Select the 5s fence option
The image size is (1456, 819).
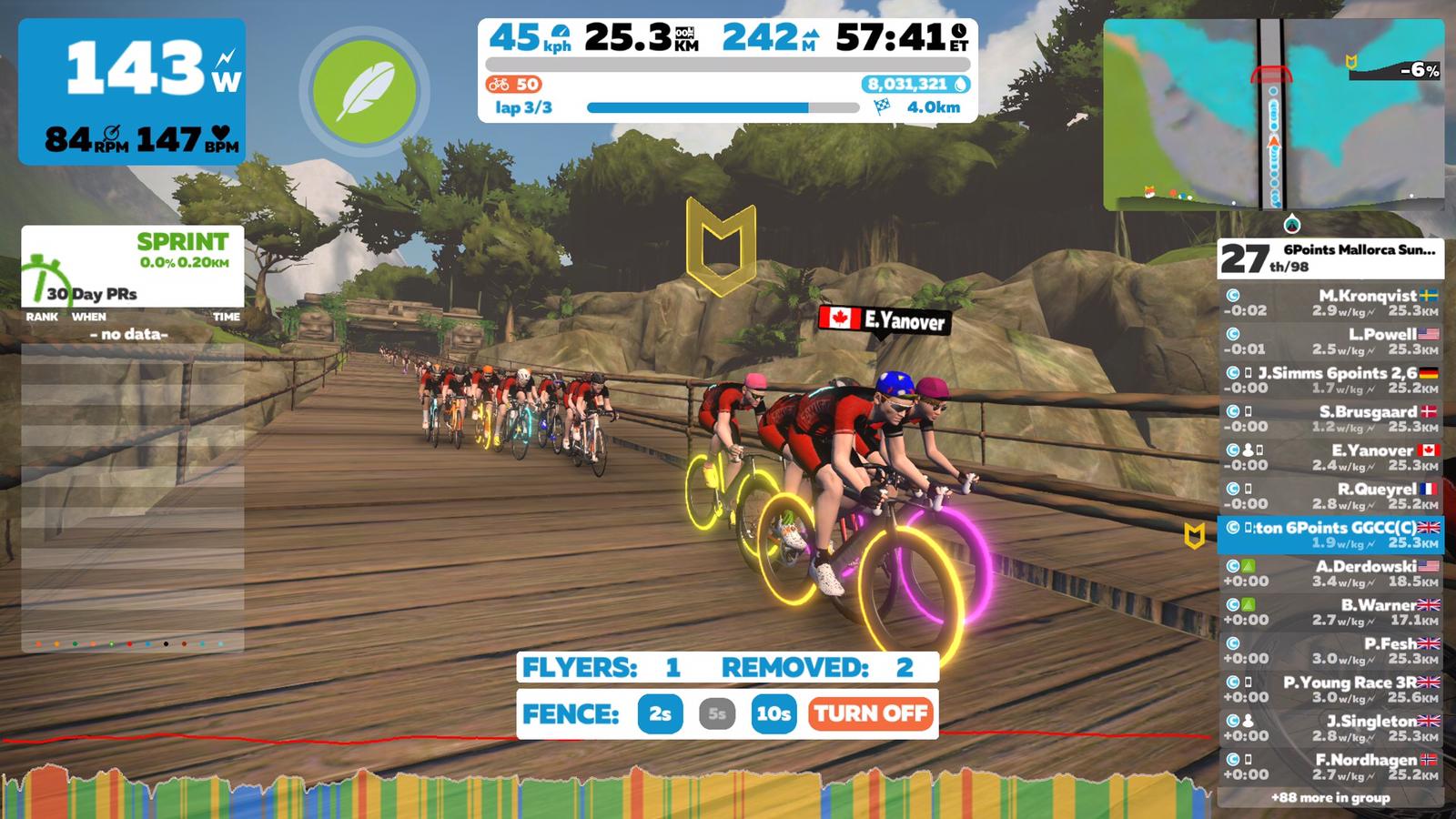coord(717,713)
